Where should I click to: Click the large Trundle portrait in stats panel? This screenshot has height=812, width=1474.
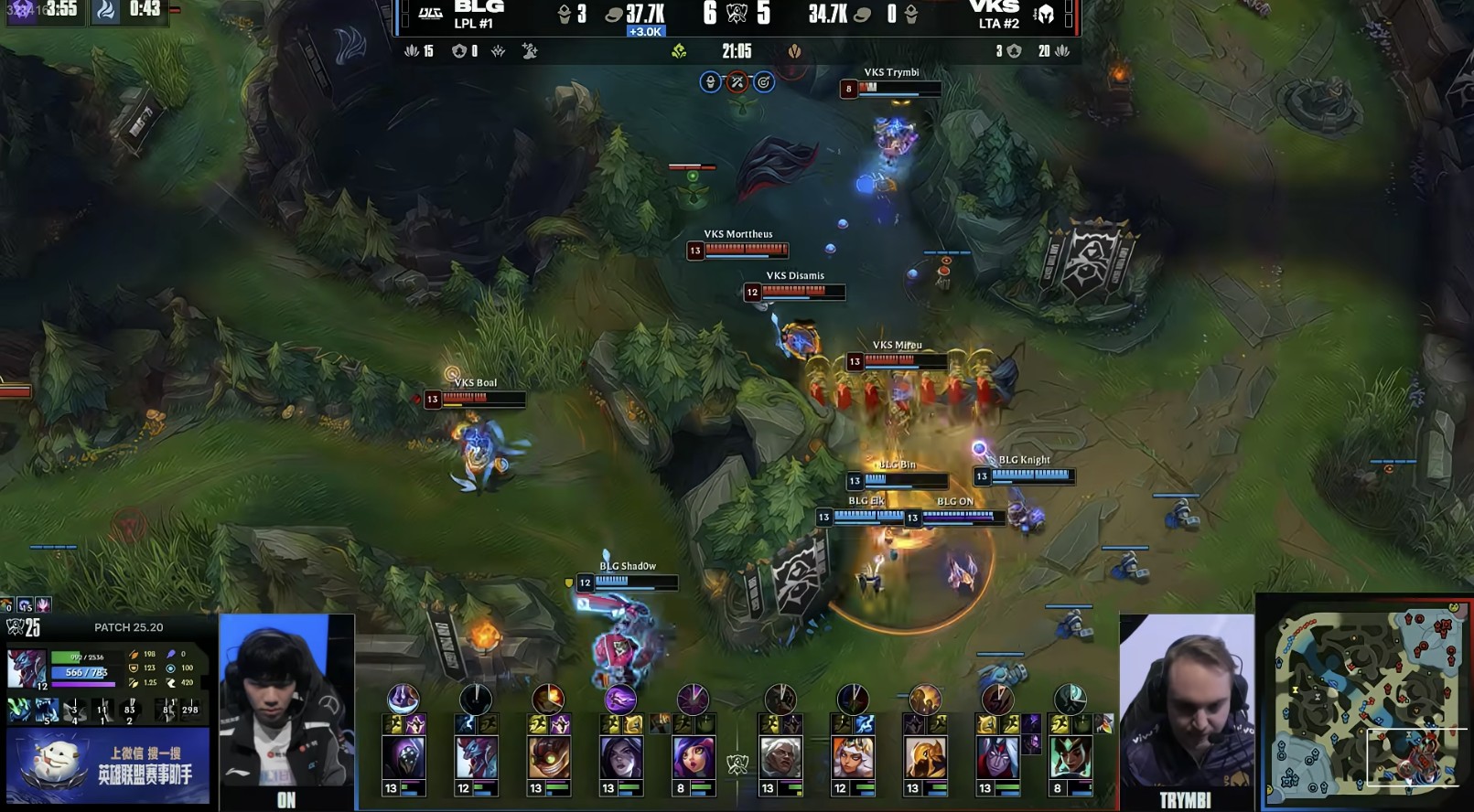pos(27,668)
